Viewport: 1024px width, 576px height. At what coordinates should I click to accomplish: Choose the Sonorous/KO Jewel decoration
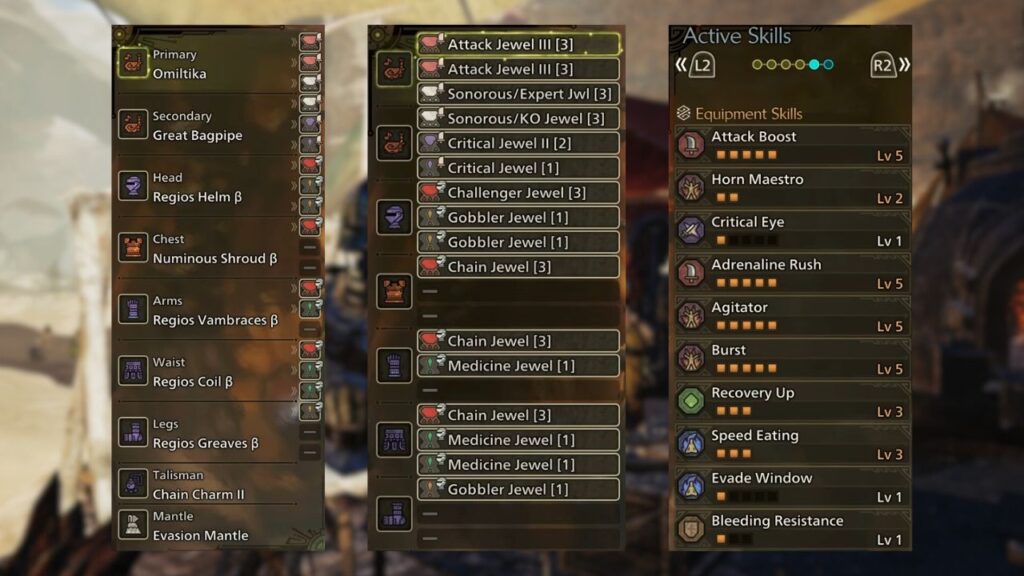(x=518, y=119)
